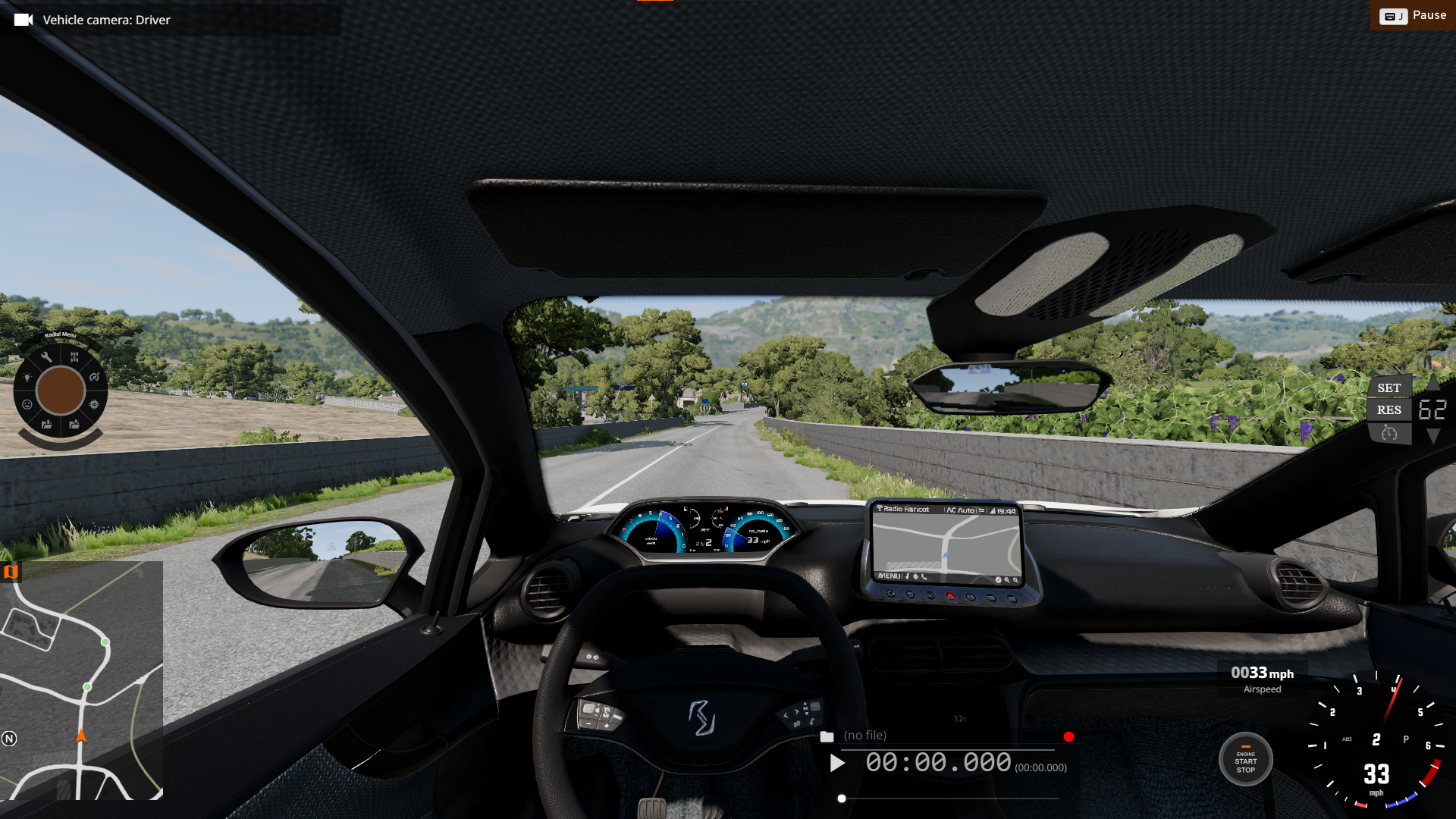Select the drivetrain icon in radial menu
Image resolution: width=1456 pixels, height=819 pixels.
(x=74, y=356)
